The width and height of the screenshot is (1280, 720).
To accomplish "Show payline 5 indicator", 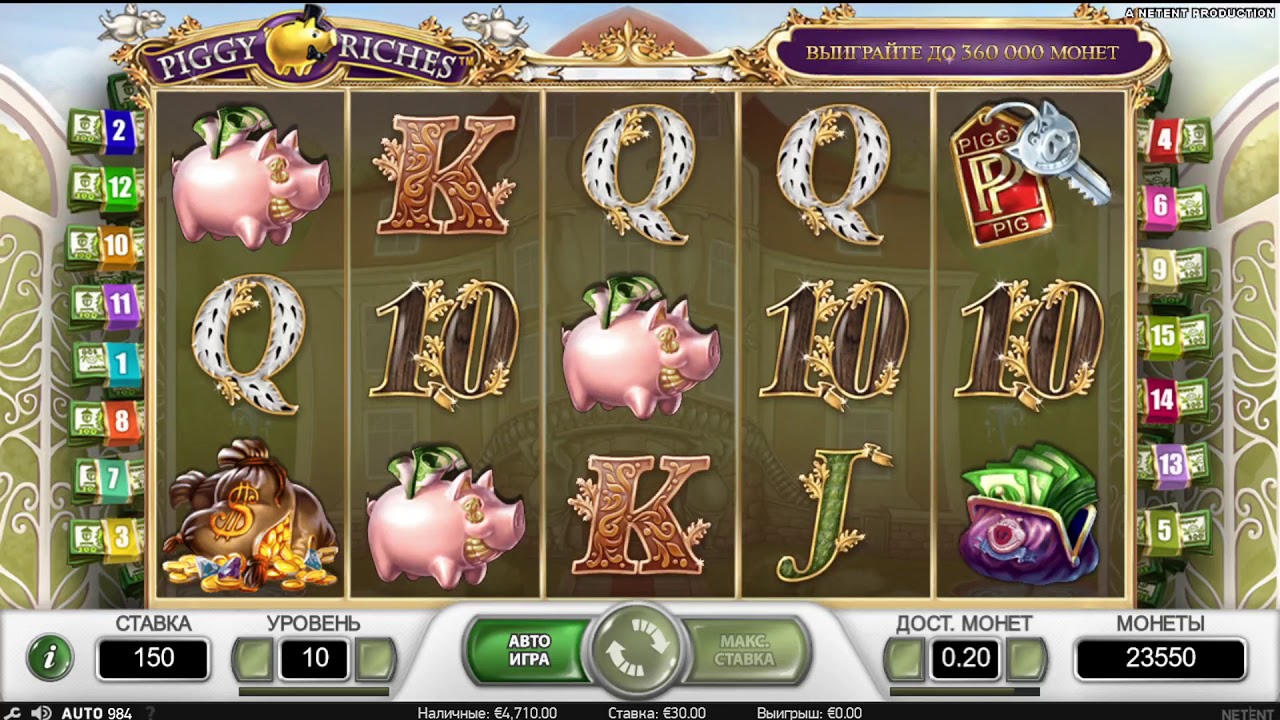I will (x=1164, y=529).
